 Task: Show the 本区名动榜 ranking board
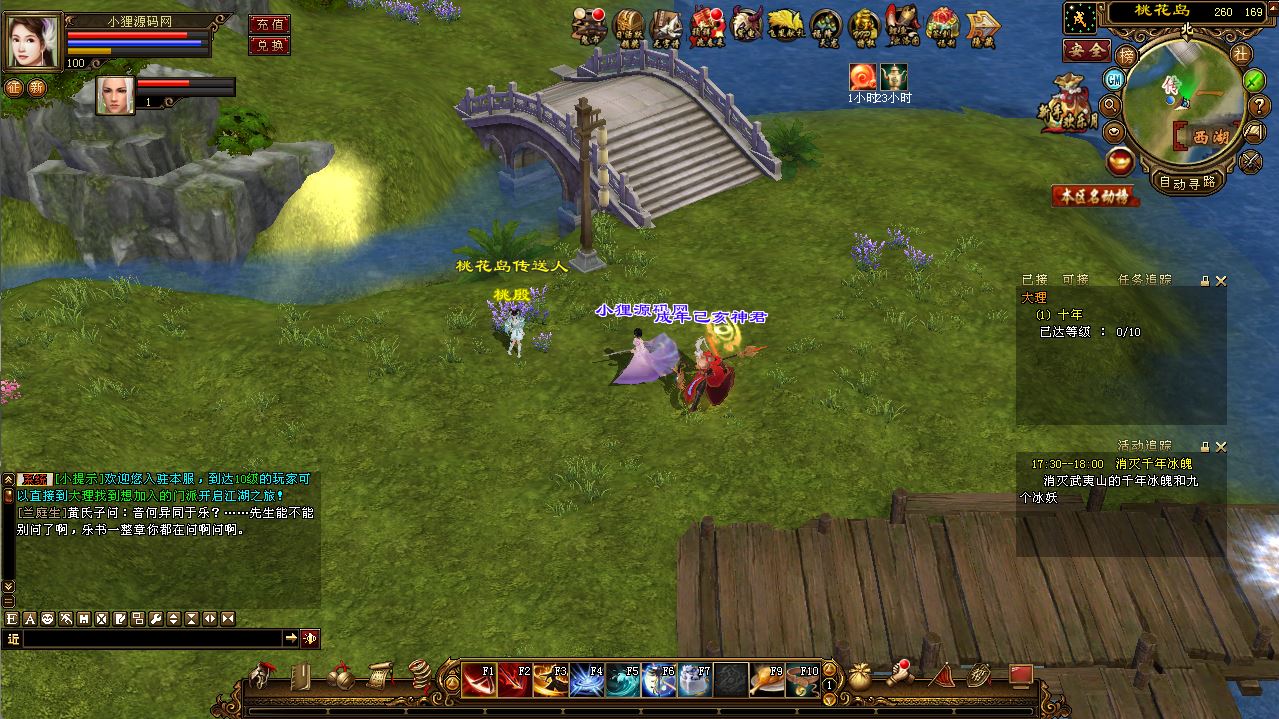click(x=1096, y=197)
